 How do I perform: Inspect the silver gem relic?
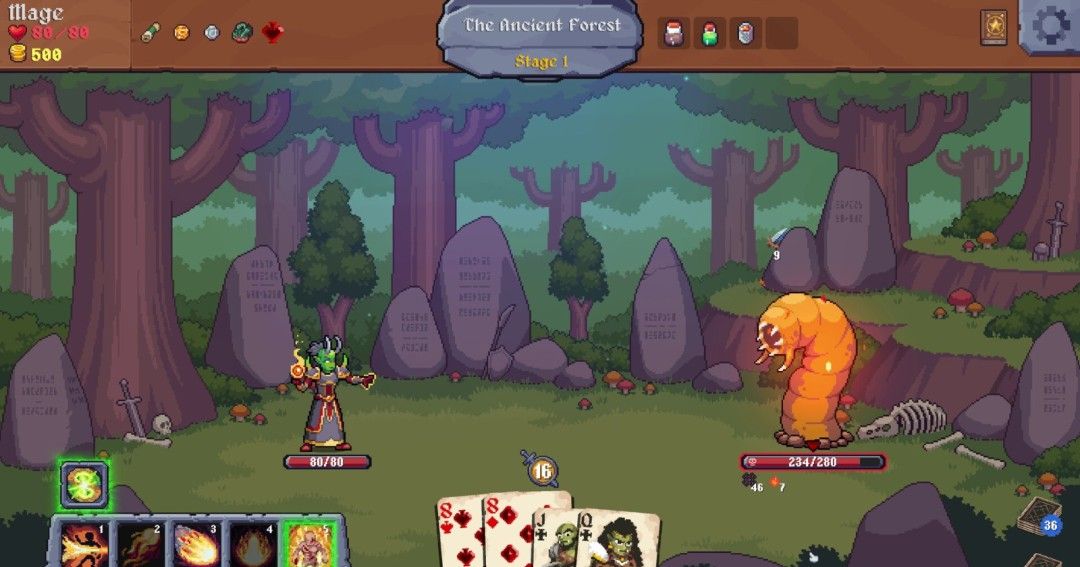211,33
